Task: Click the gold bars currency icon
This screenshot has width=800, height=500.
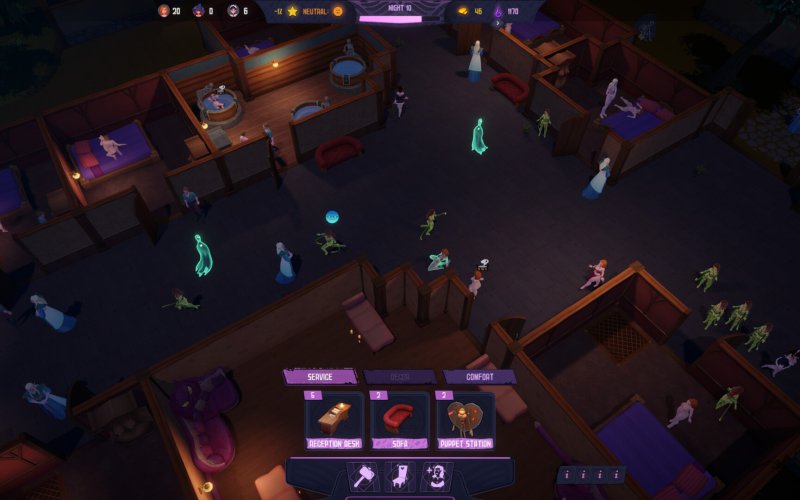Action: (462, 11)
